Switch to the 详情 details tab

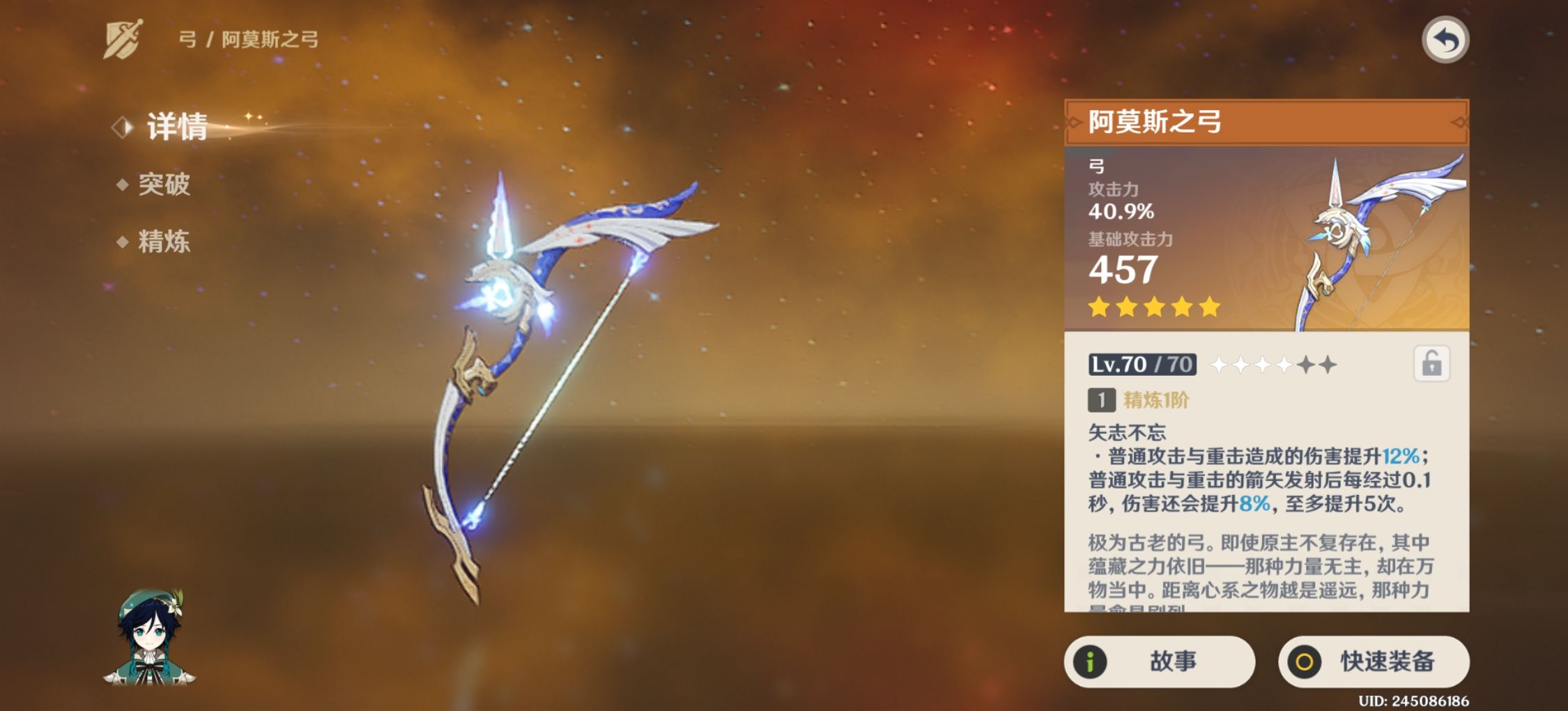click(x=176, y=127)
